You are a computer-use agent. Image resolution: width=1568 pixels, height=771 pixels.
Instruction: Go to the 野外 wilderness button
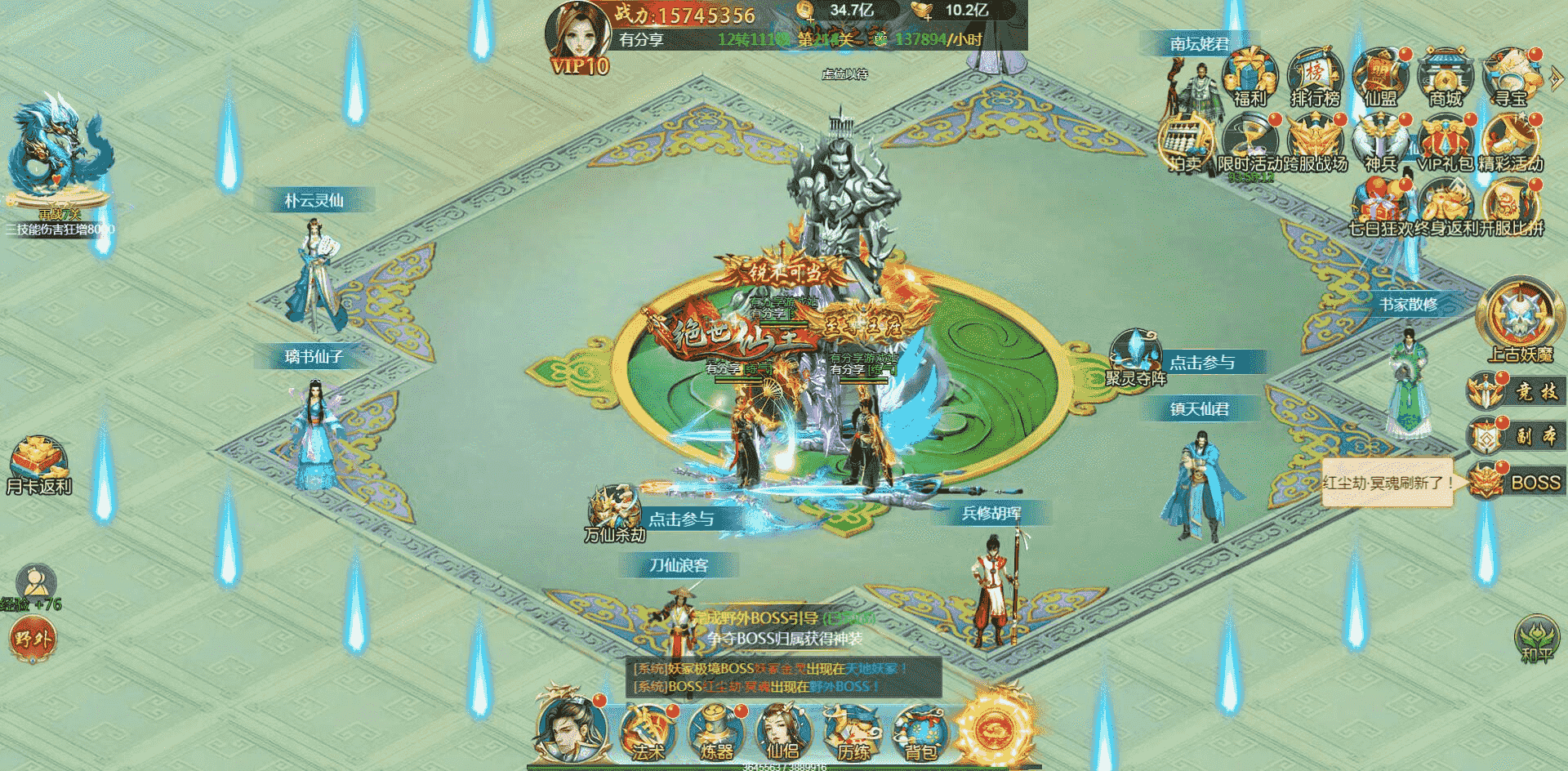(x=33, y=638)
